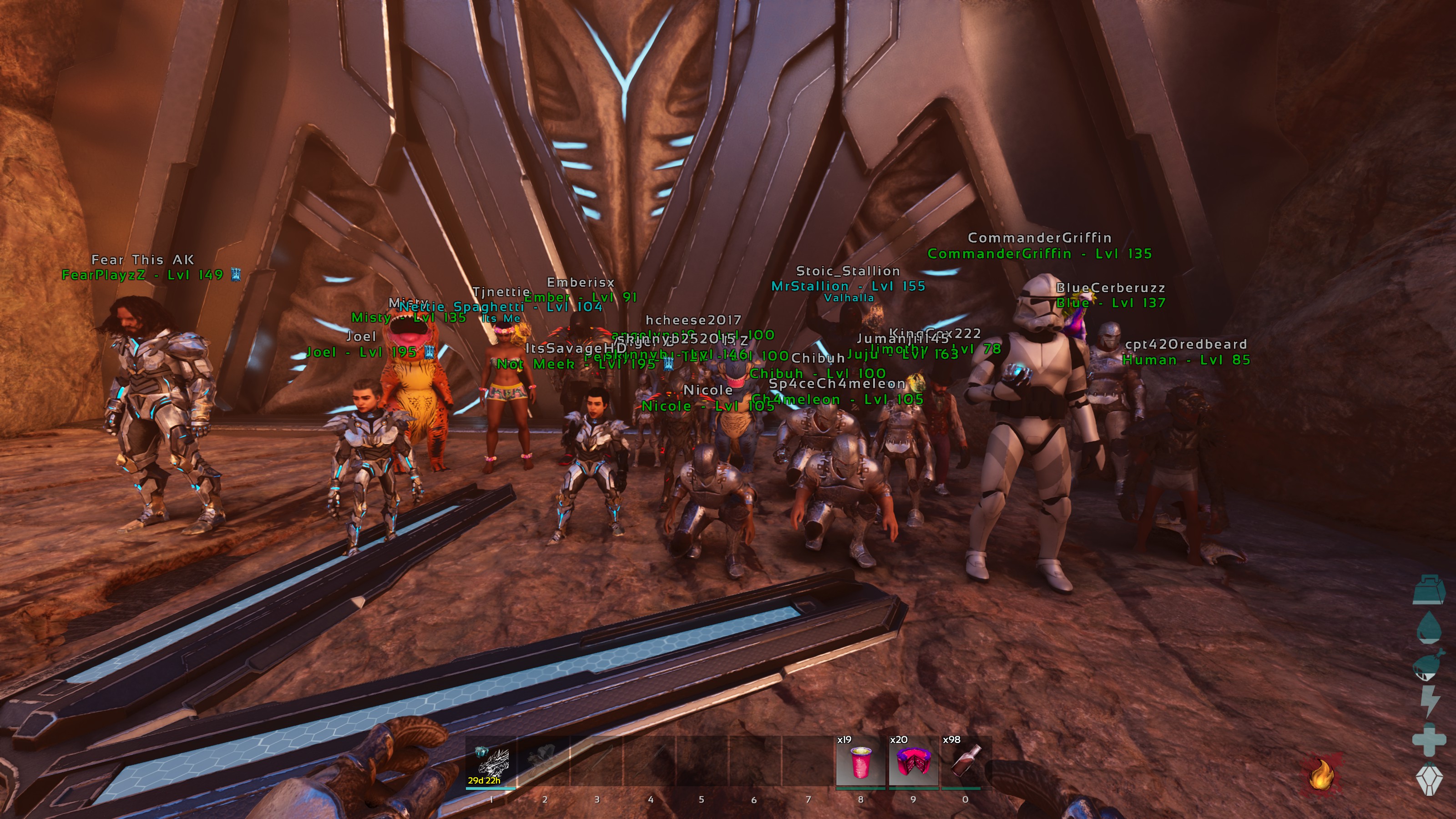Select the faded item in hotbar slot 2
The image size is (1456, 819).
tap(543, 761)
